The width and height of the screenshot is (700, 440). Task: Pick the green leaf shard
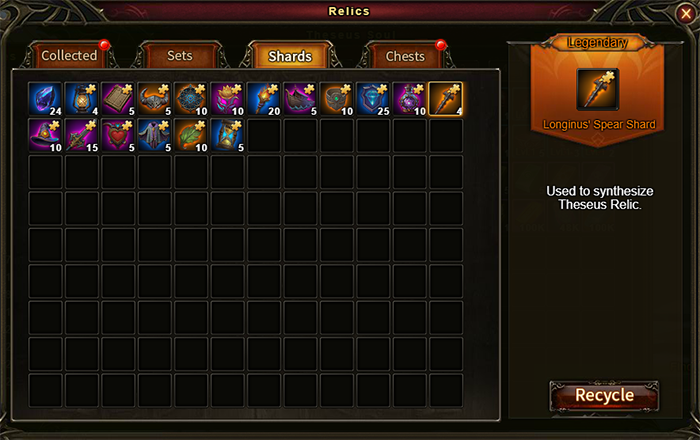[x=191, y=135]
